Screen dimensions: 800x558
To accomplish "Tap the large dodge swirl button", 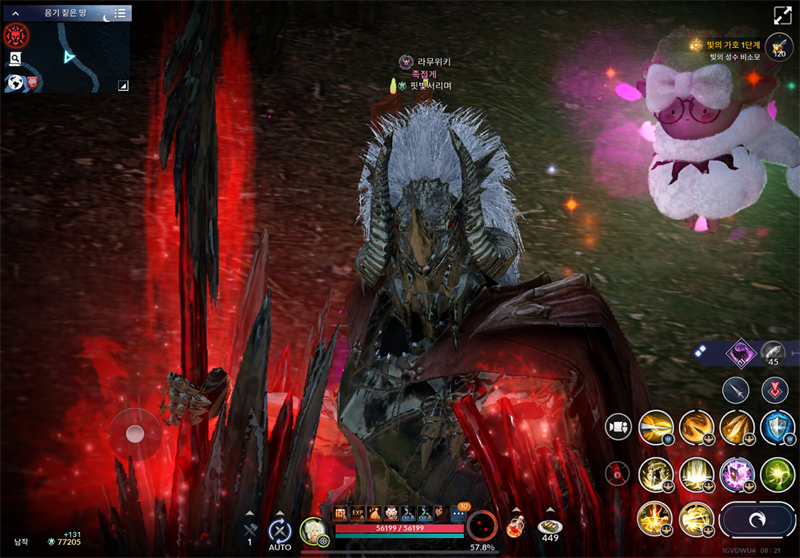I will tap(757, 520).
